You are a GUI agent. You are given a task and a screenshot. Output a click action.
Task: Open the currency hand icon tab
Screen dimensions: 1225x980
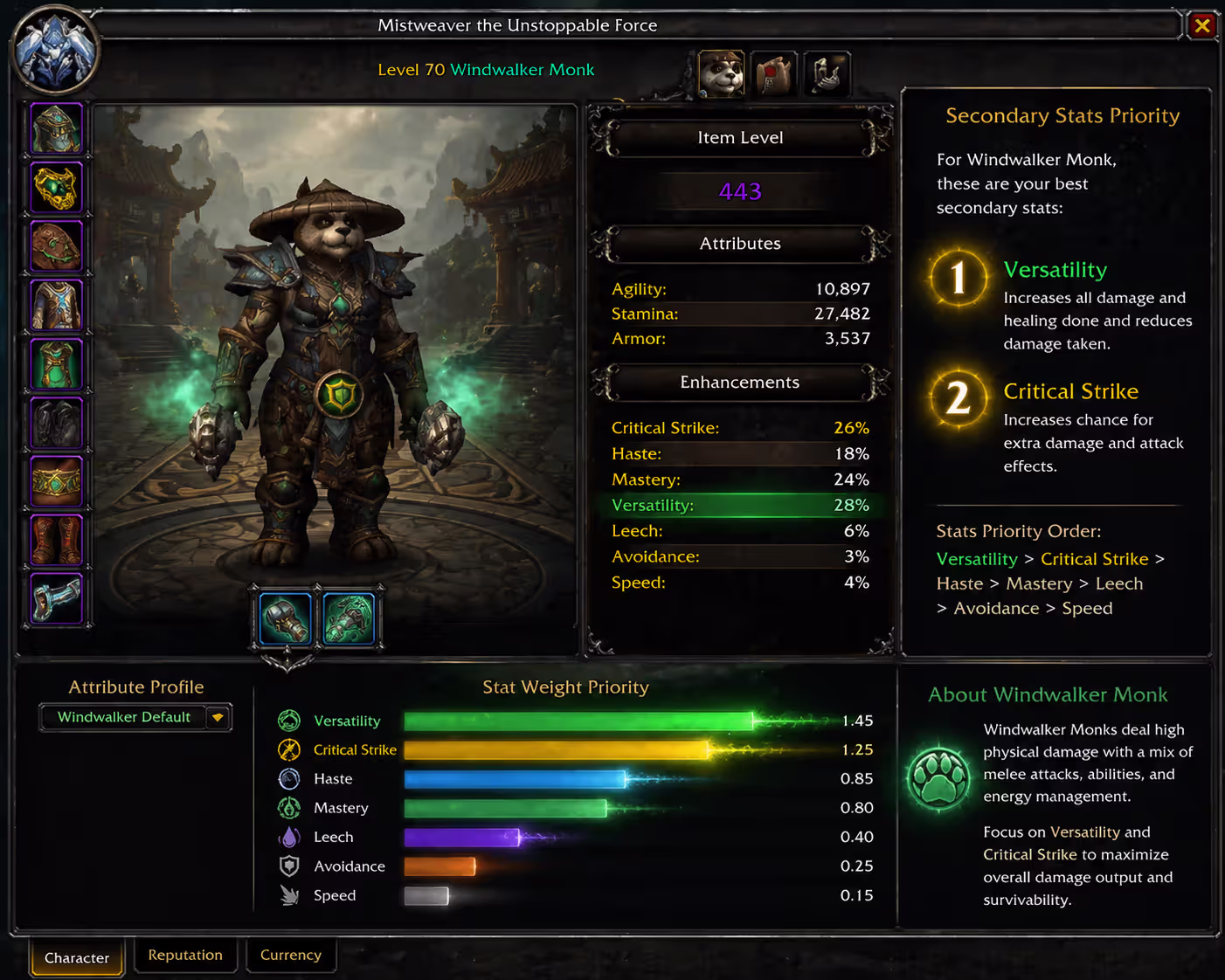[x=826, y=74]
